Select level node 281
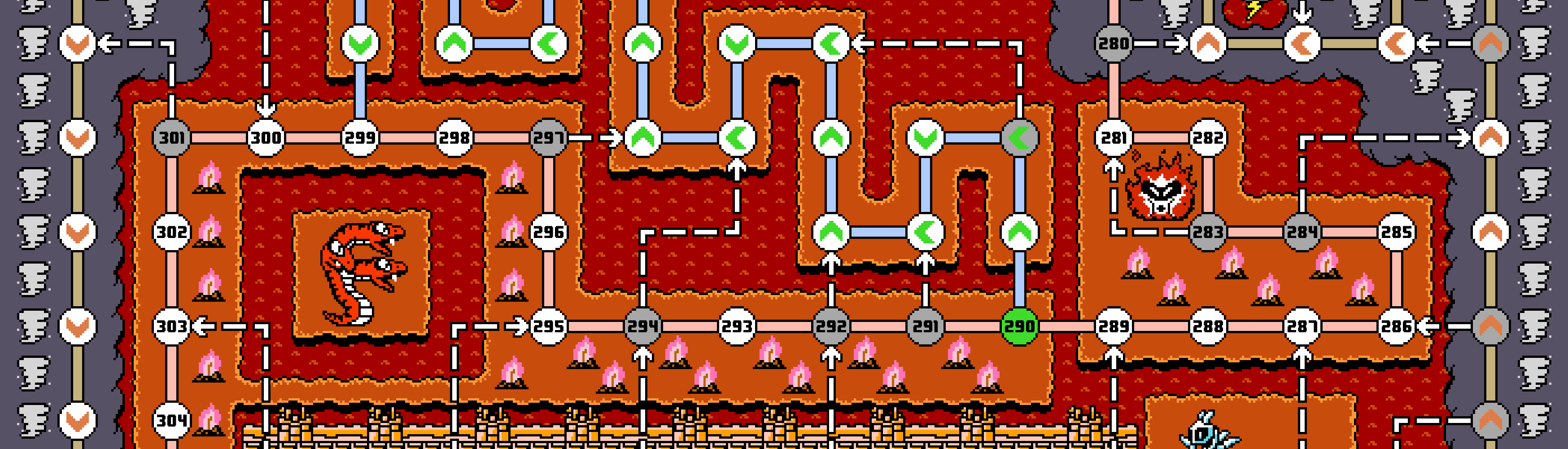 (1114, 138)
